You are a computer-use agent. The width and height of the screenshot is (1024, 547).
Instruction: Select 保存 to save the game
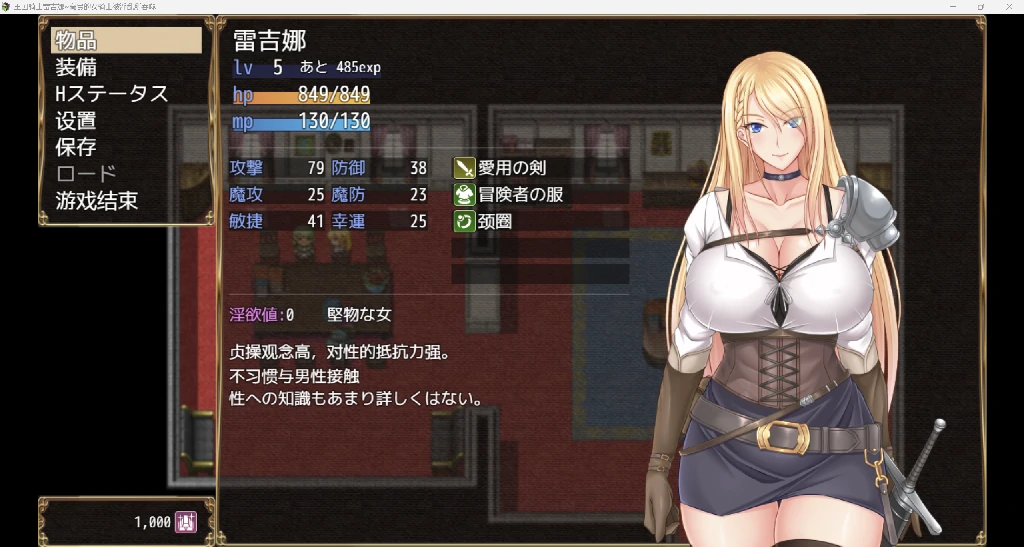[126, 147]
